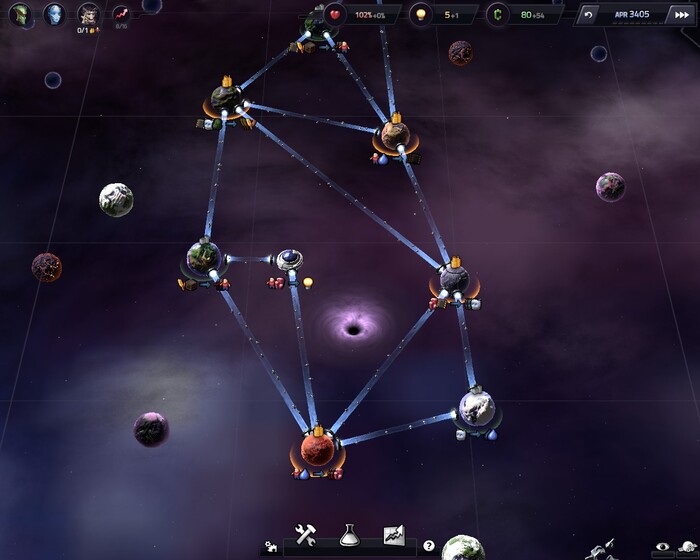Click the red heart approval icon
This screenshot has height=560, width=700.
coord(335,15)
